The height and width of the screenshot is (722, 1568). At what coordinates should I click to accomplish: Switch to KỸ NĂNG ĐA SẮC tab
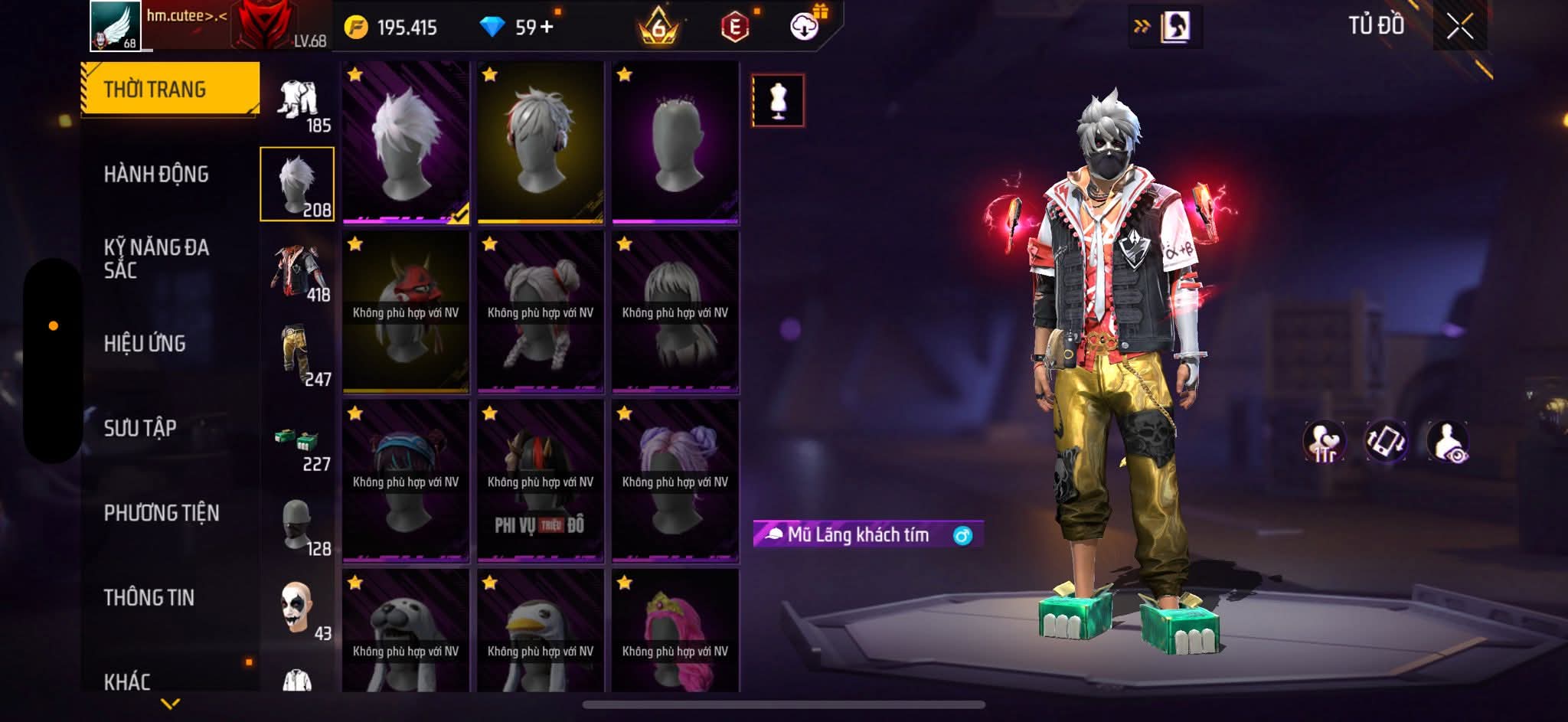click(156, 258)
